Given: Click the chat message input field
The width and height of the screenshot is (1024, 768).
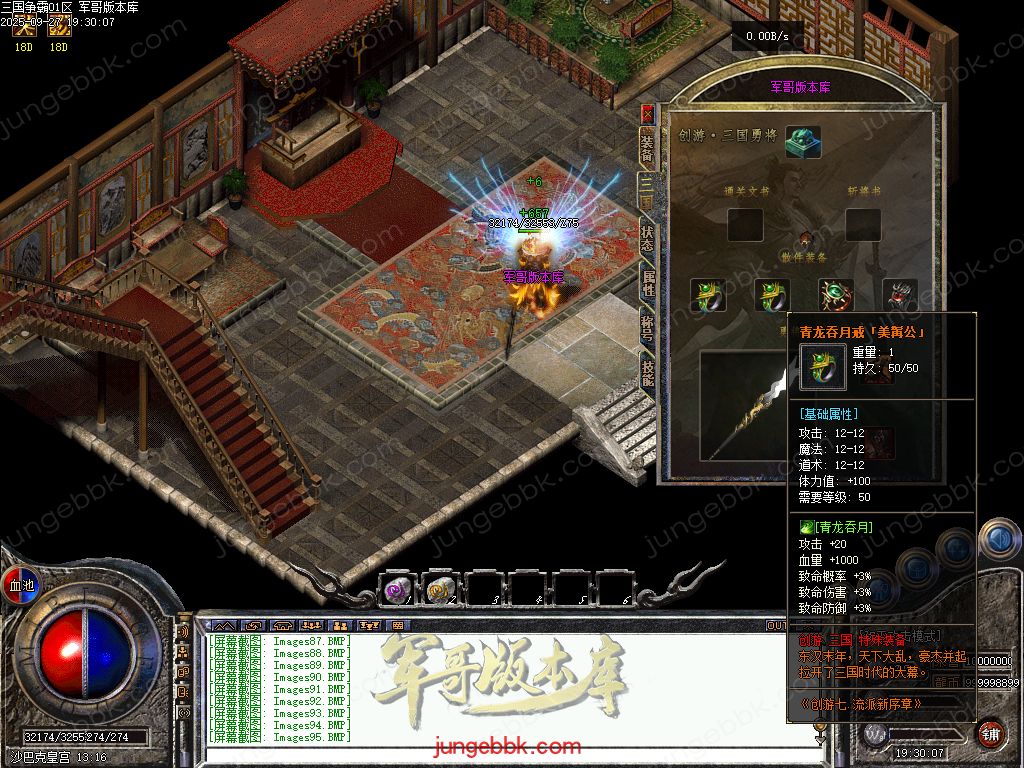Looking at the screenshot, I should [x=500, y=755].
